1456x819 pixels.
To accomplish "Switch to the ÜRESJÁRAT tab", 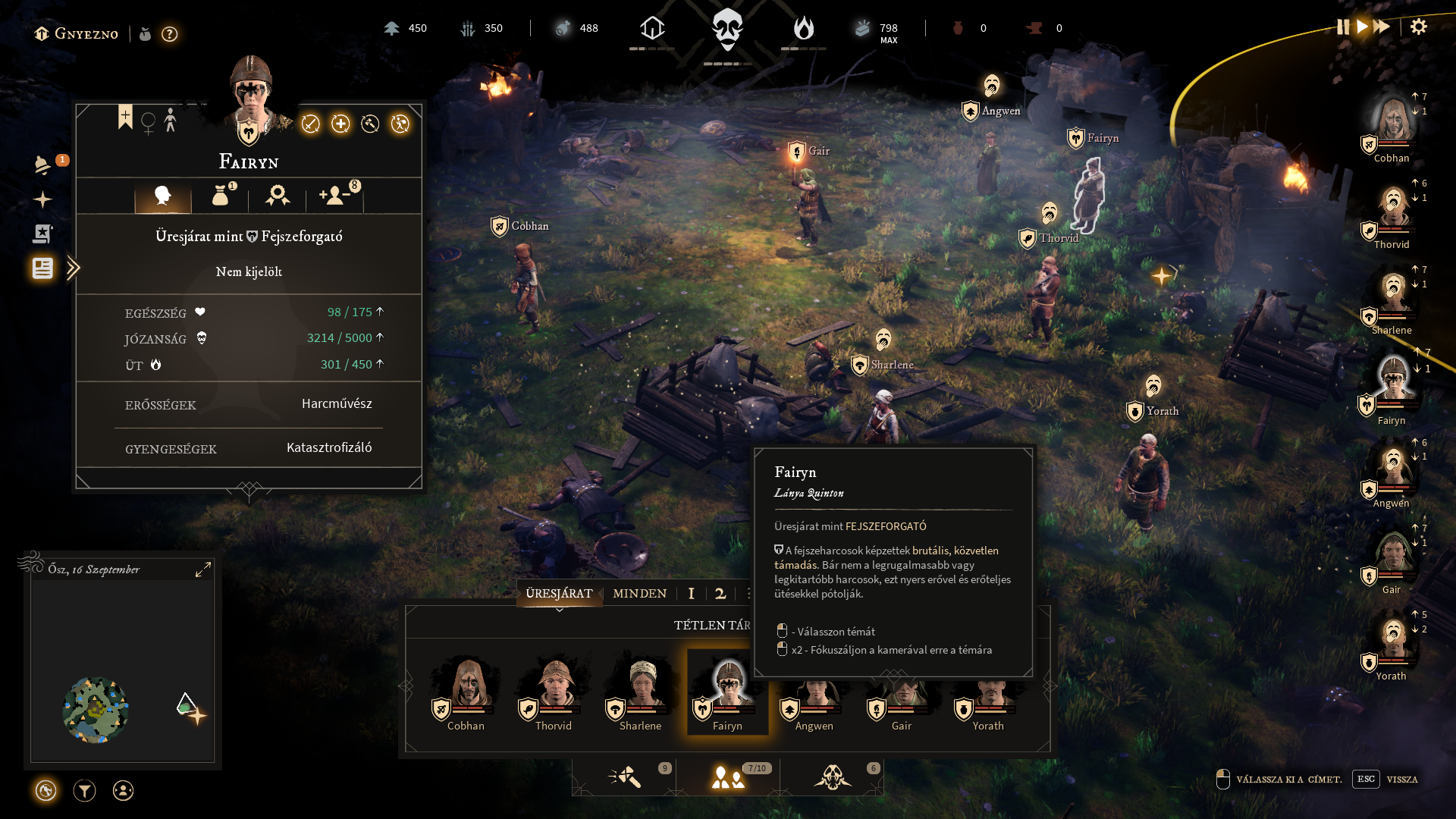I will 559,594.
